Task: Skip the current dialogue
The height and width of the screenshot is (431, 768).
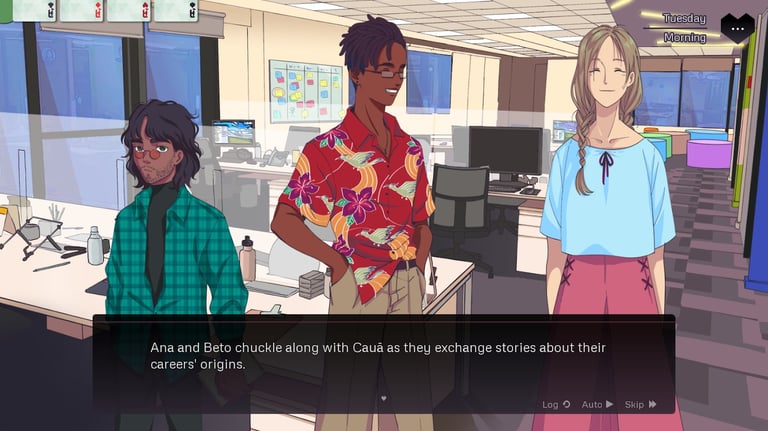Action: [640, 404]
